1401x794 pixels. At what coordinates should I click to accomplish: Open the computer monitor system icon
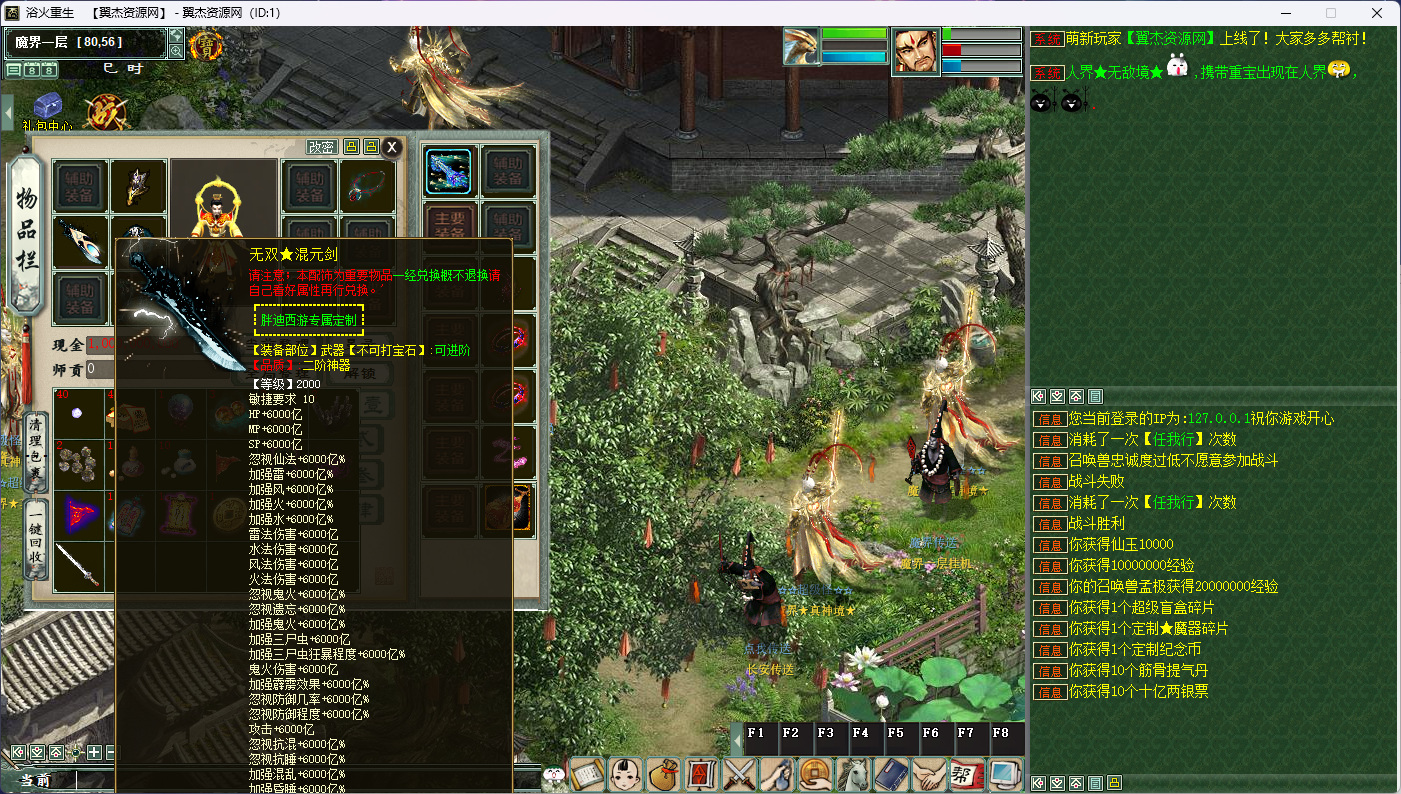pos(1004,774)
